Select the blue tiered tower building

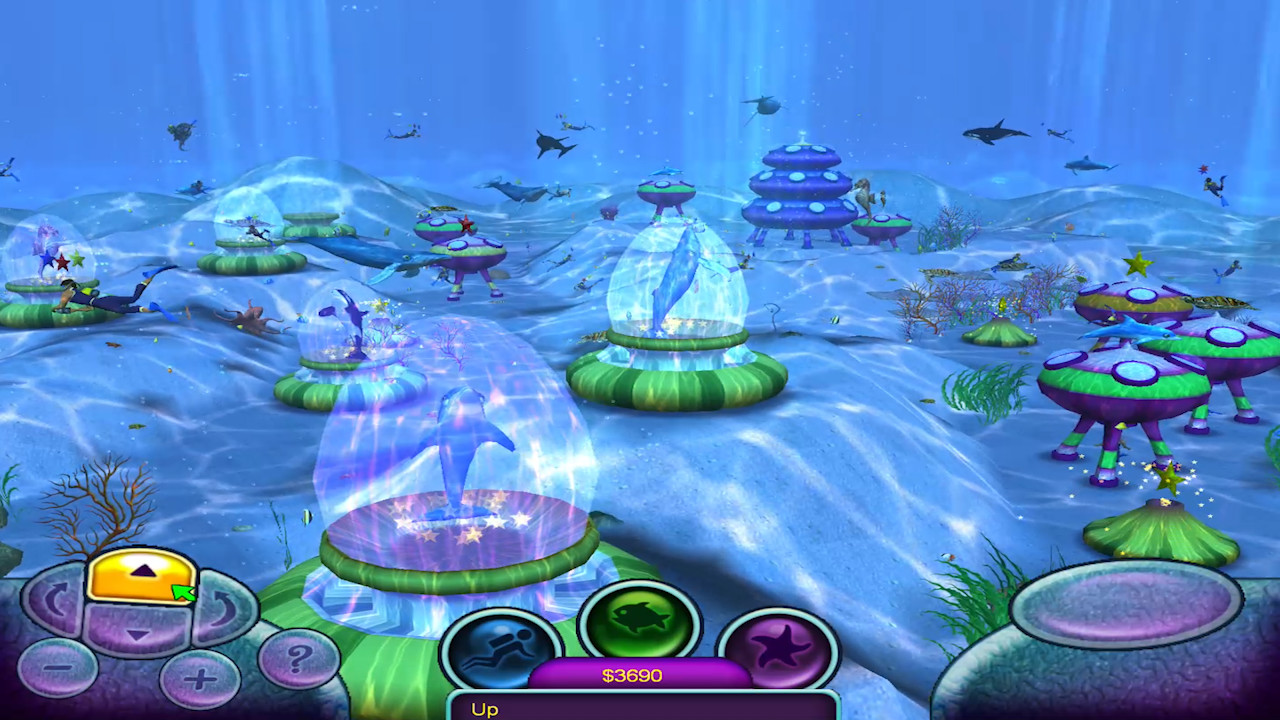(800, 190)
